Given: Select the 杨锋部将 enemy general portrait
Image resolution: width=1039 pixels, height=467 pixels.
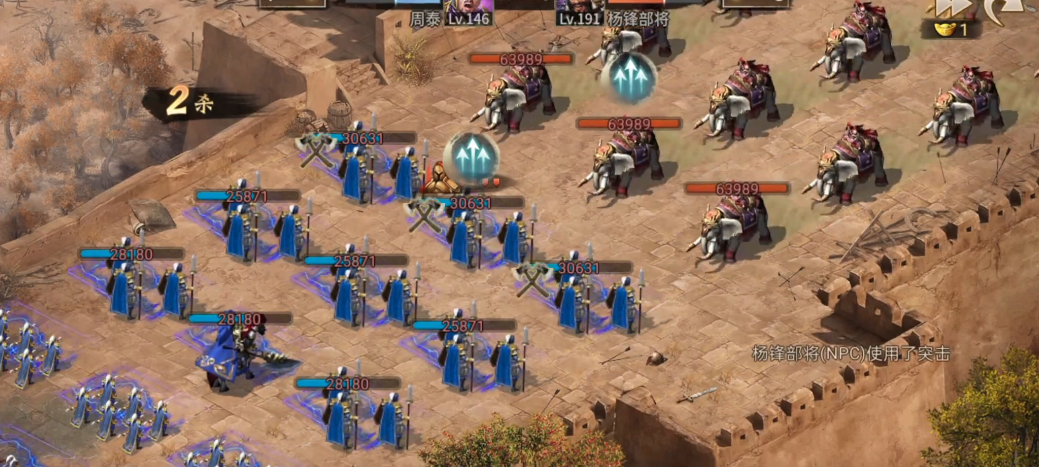Looking at the screenshot, I should point(578,5).
